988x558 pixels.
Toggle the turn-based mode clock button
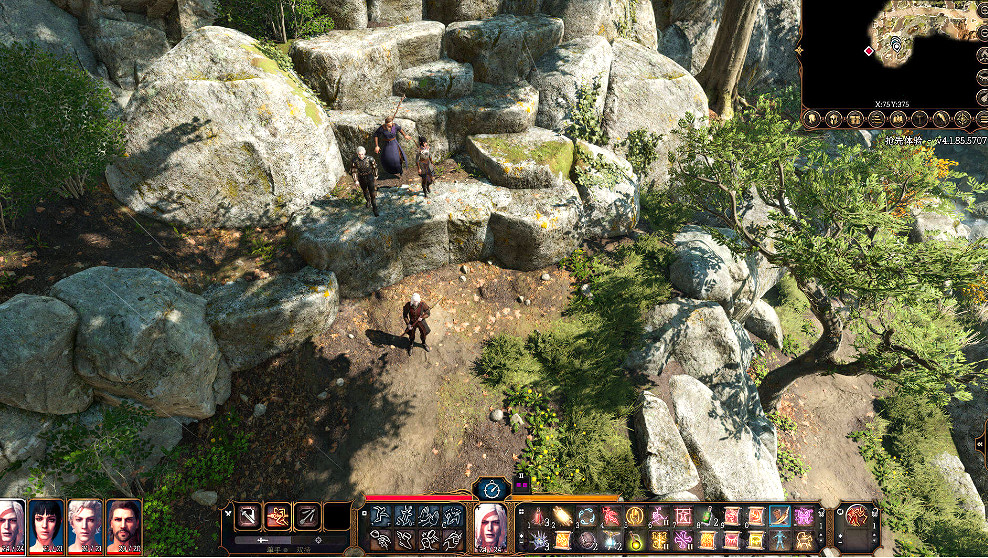[491, 488]
